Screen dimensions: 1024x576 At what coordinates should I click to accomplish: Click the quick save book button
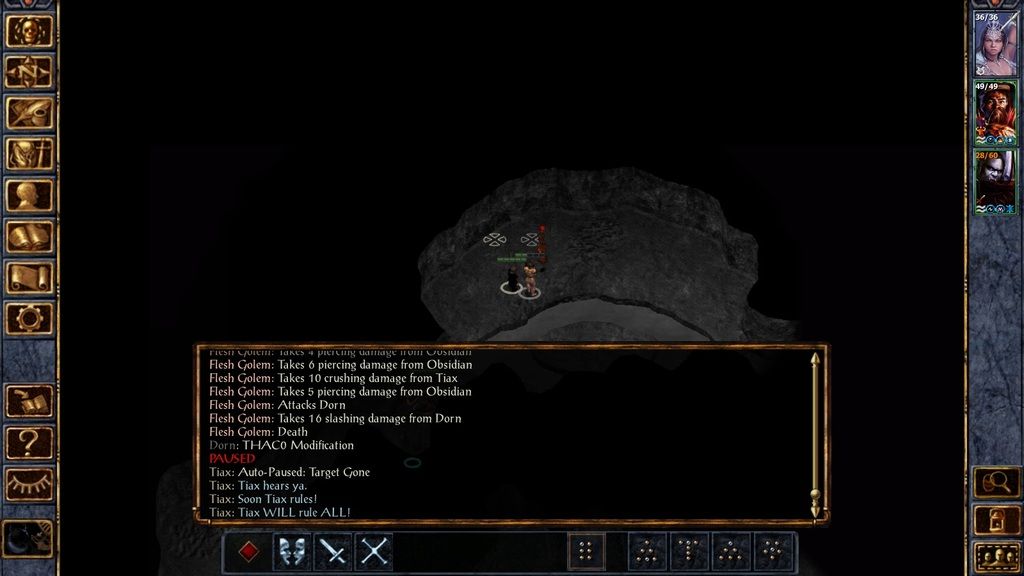coord(29,401)
